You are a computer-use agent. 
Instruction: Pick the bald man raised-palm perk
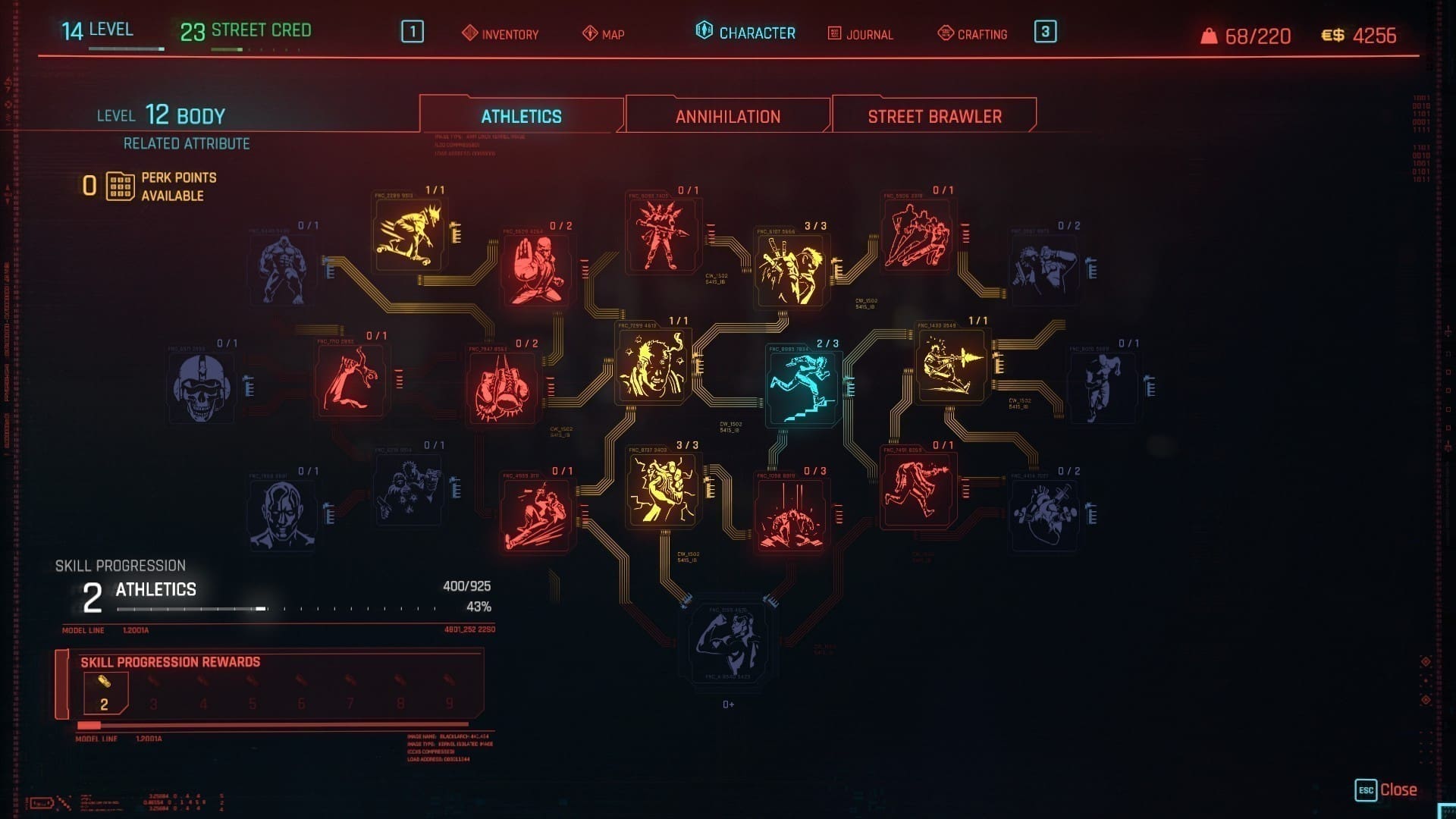pos(536,269)
